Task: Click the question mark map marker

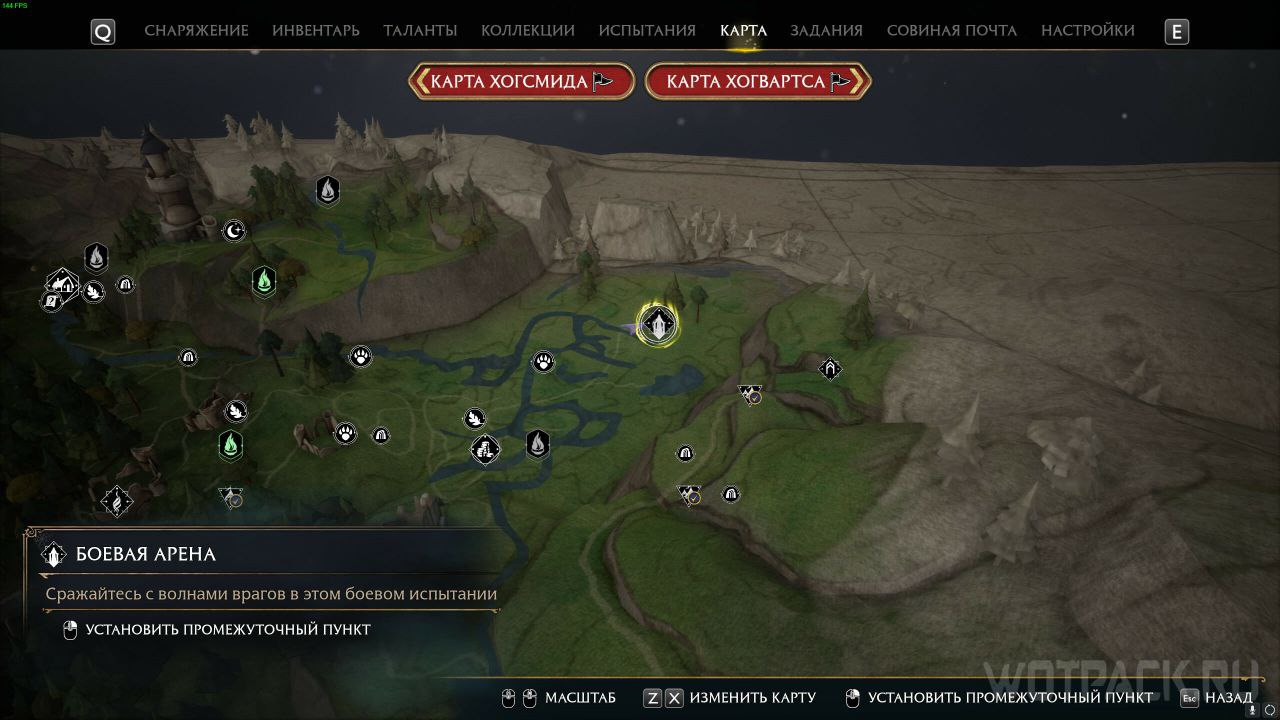Action: (x=50, y=300)
